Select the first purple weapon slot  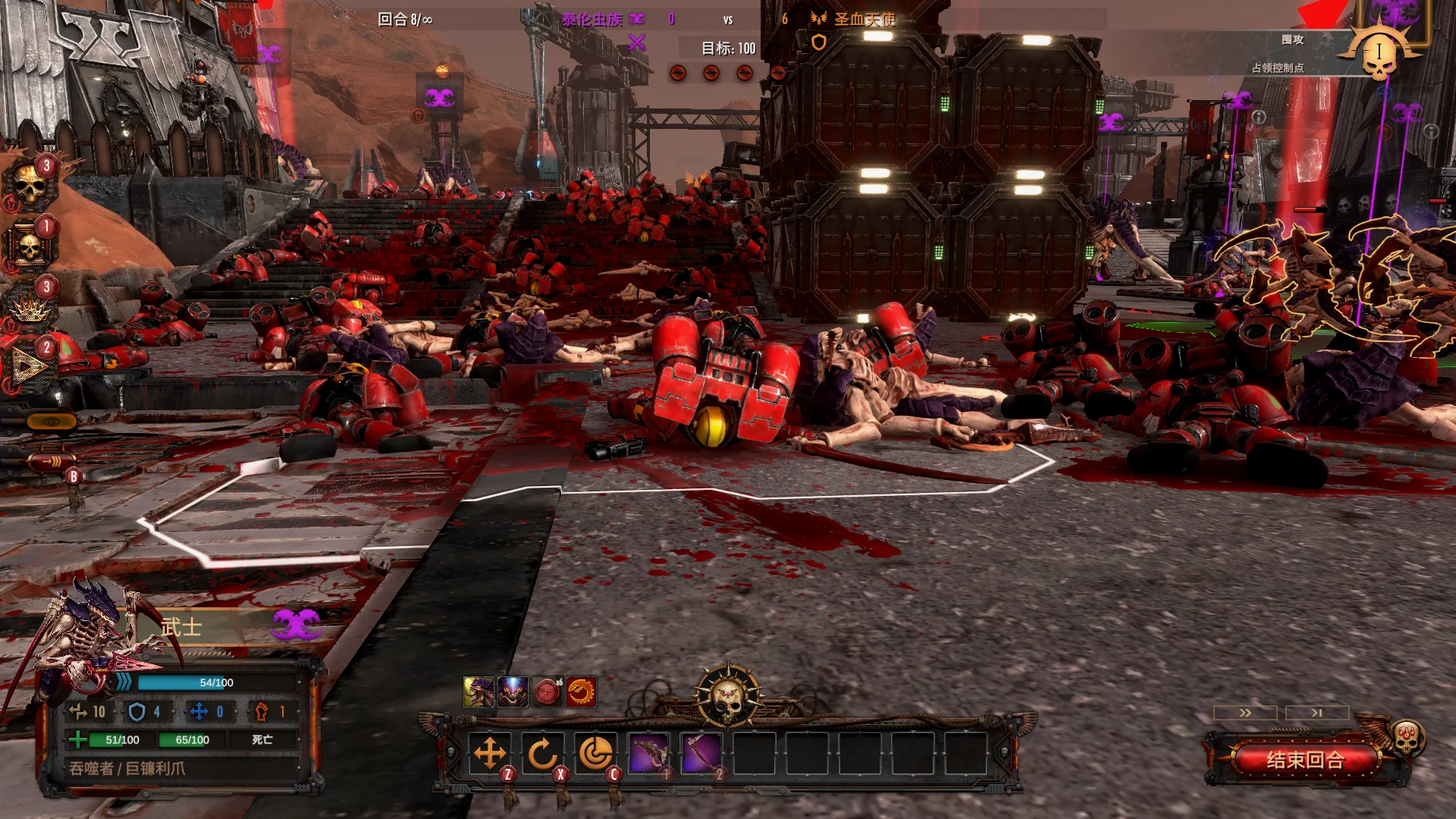pyautogui.click(x=649, y=754)
